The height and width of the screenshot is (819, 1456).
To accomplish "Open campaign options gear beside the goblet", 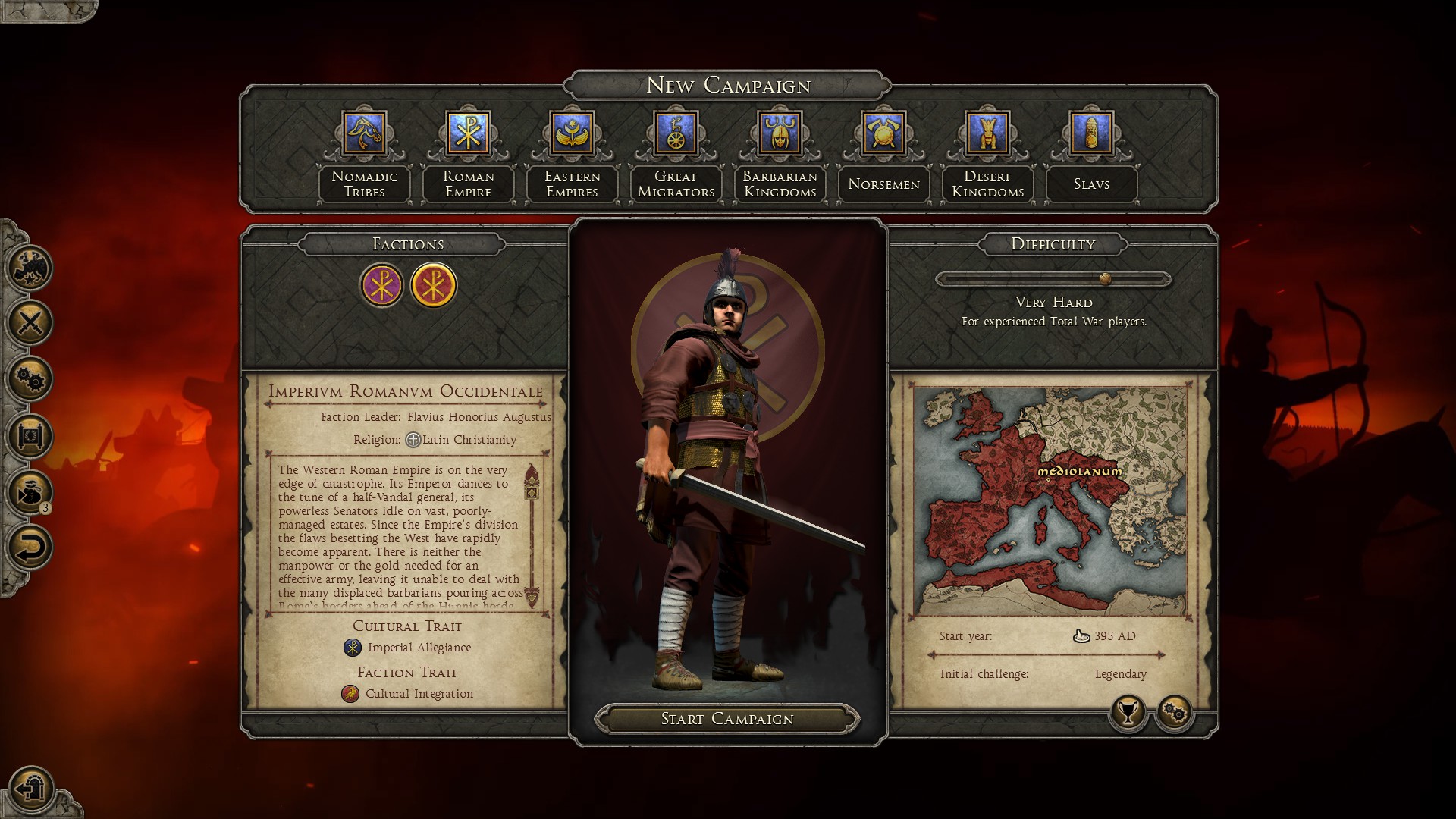I will tap(1174, 713).
